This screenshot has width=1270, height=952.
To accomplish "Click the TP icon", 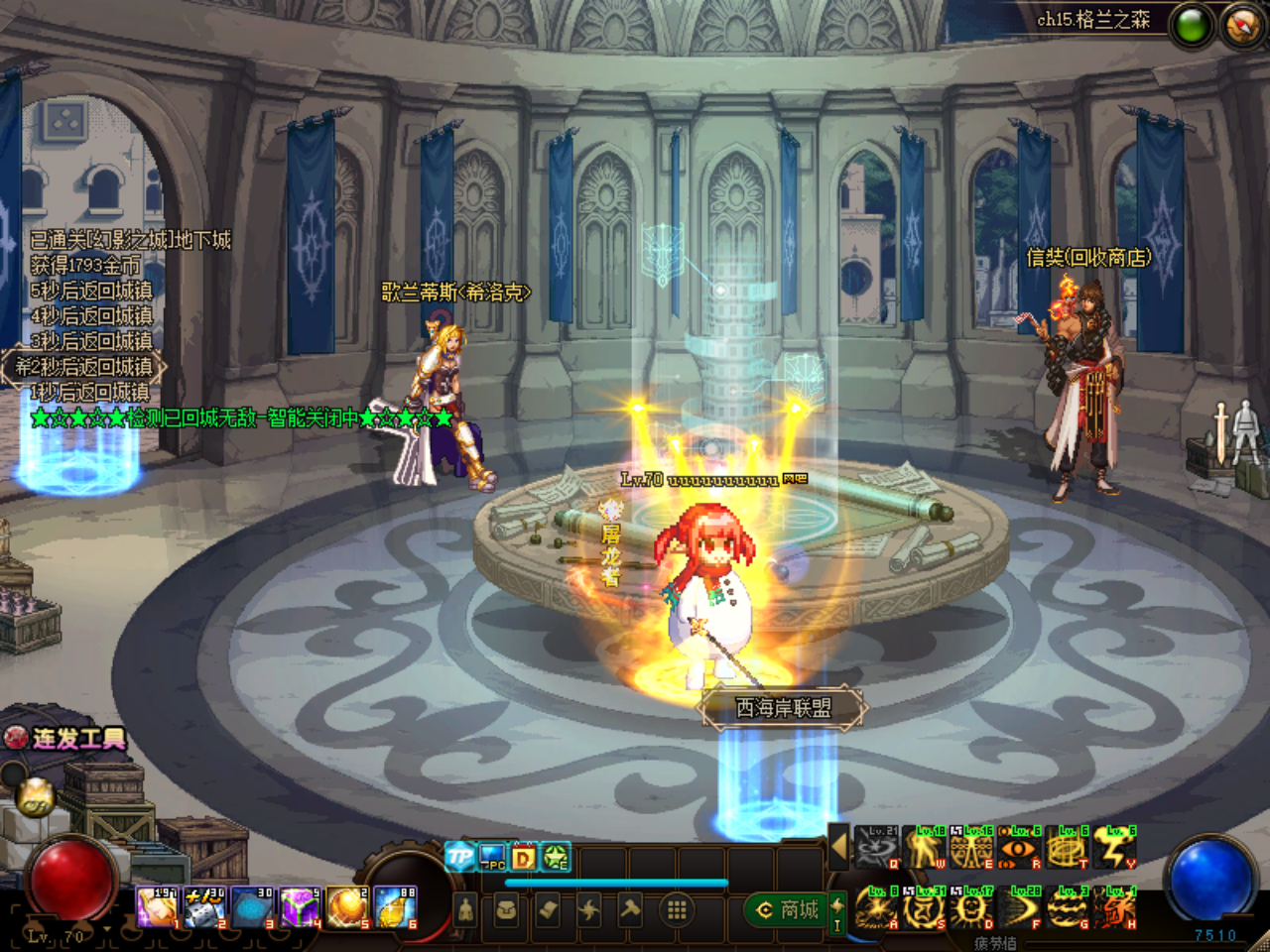I will click(459, 857).
